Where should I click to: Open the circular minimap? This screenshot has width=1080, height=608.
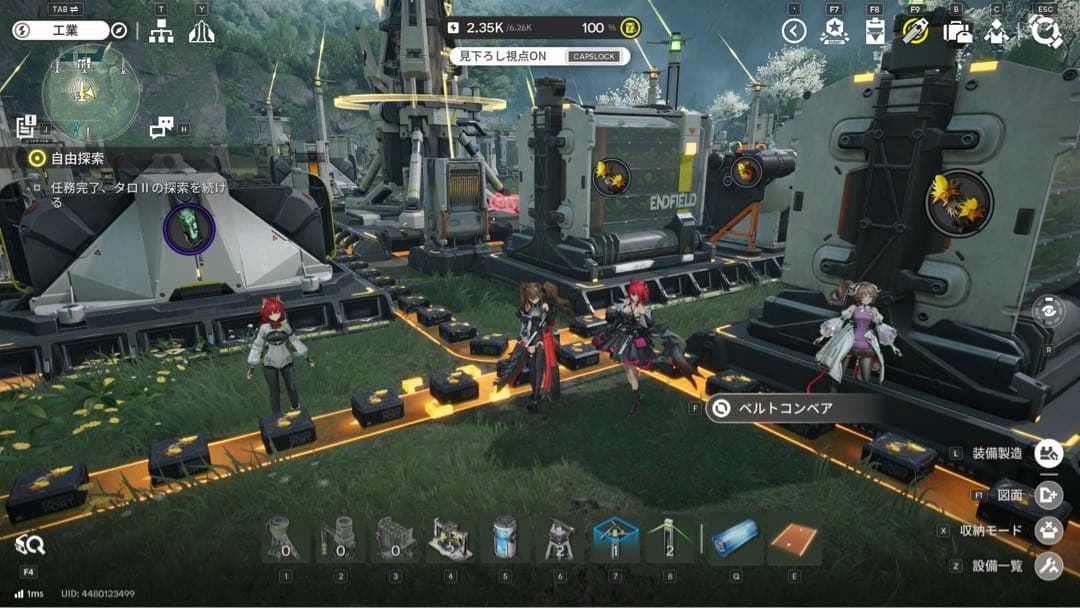[x=89, y=93]
